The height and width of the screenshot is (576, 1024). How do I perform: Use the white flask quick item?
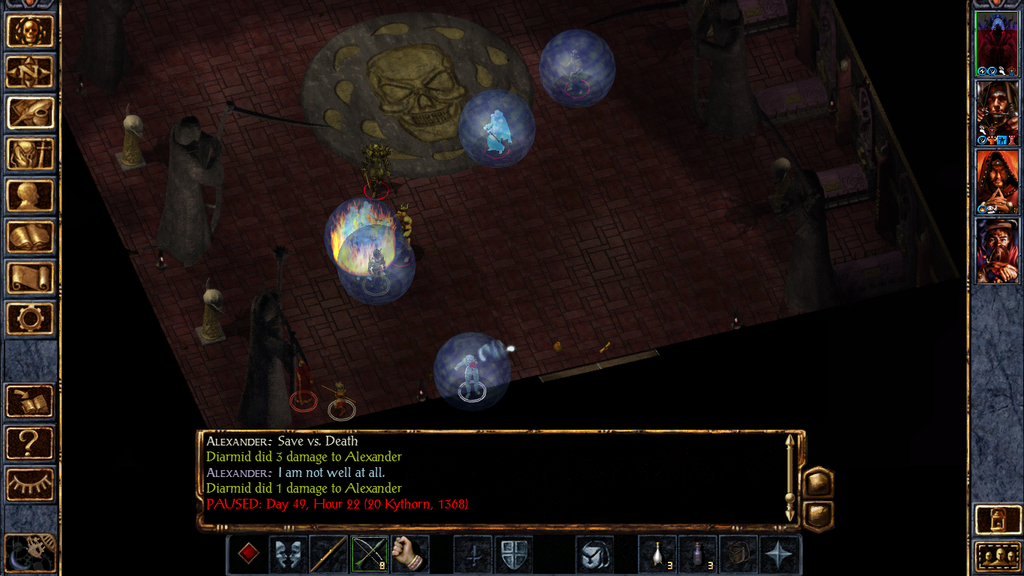click(657, 554)
